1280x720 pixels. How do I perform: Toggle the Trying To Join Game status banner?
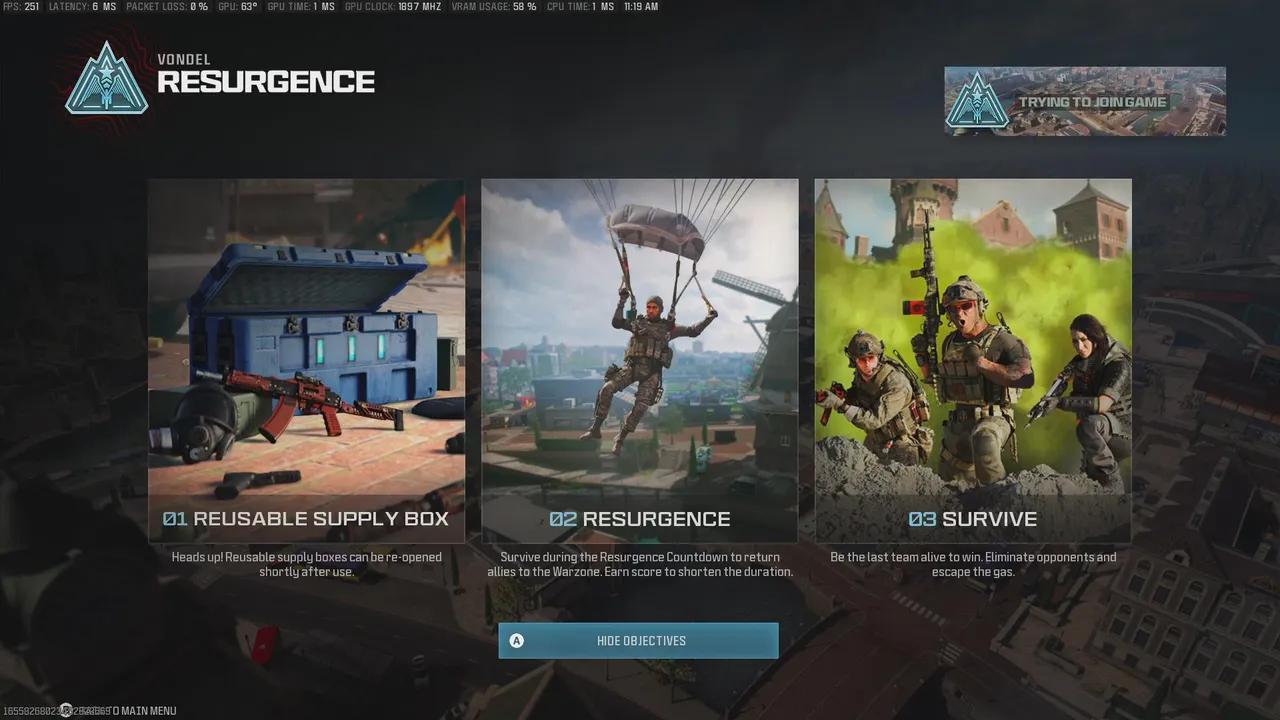[x=1085, y=101]
